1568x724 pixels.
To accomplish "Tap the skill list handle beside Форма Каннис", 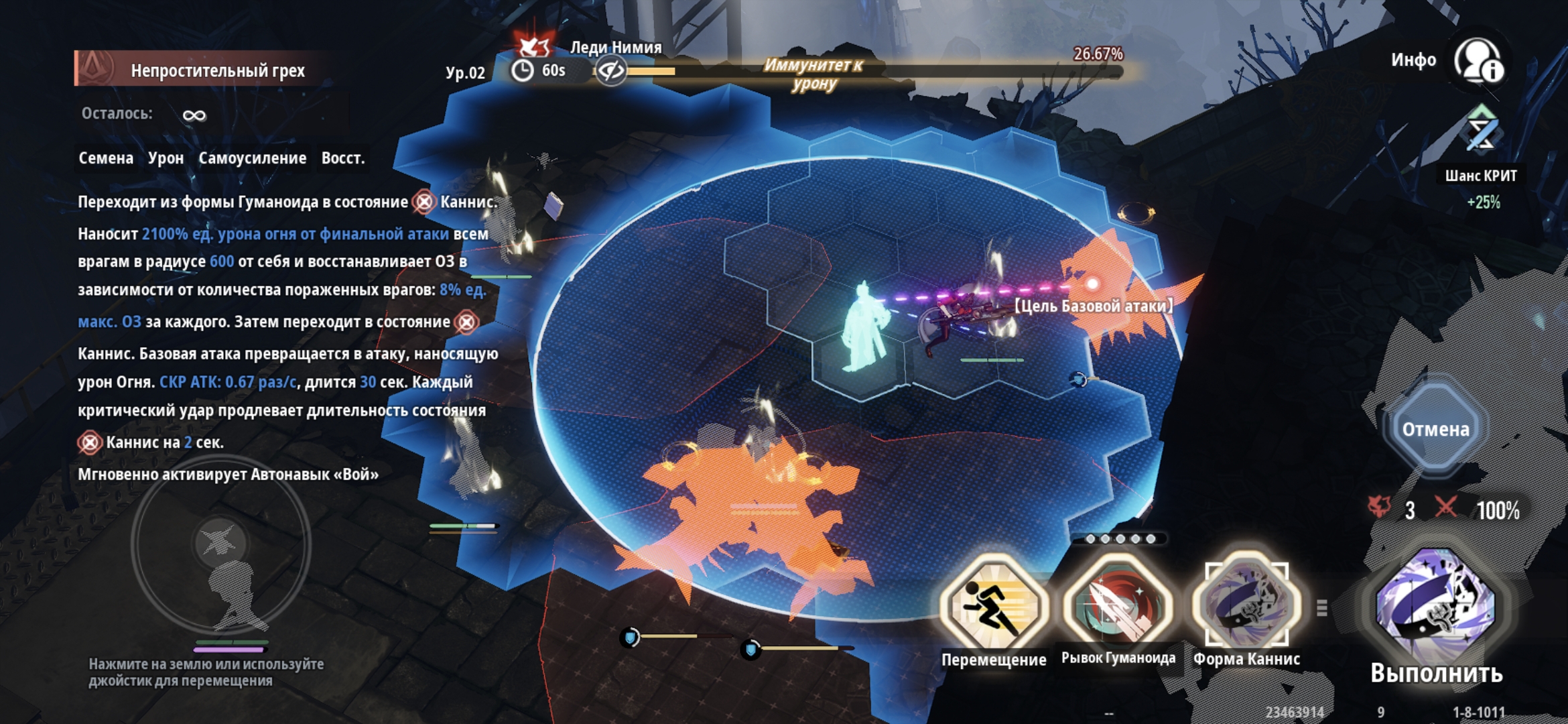I will point(1322,607).
